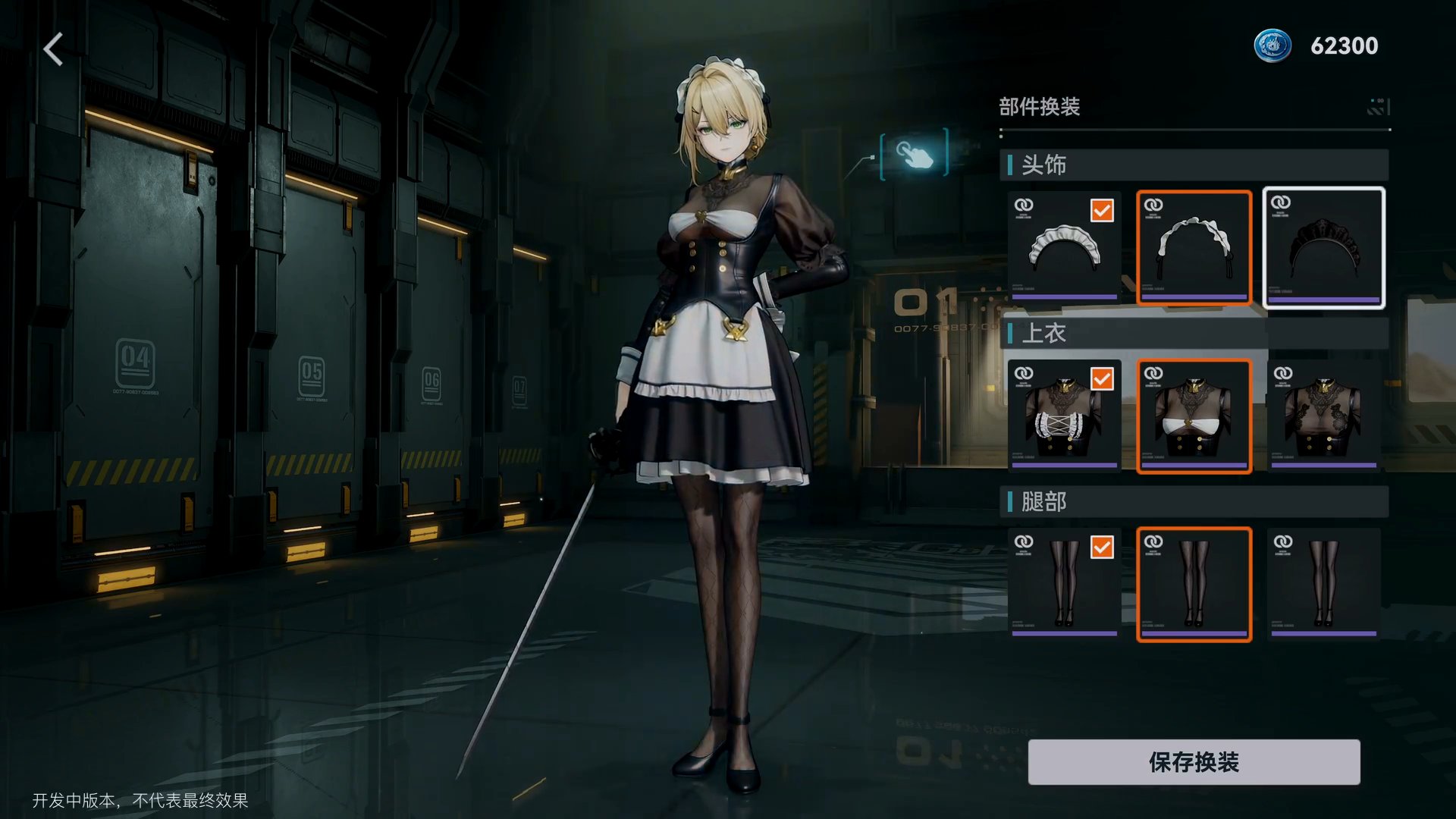Go back using the top-left arrow
1456x819 pixels.
53,50
